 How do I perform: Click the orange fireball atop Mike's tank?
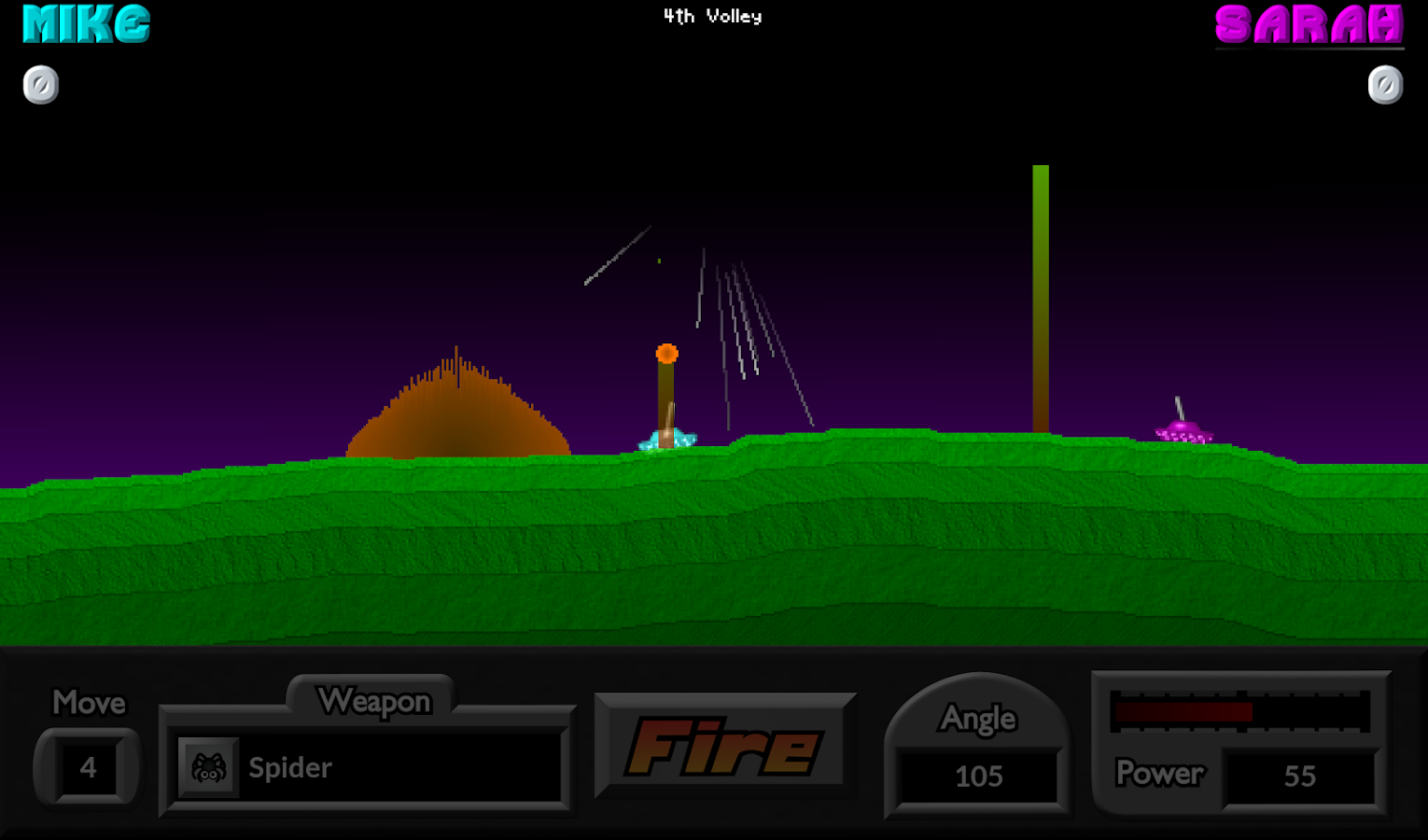tap(666, 353)
